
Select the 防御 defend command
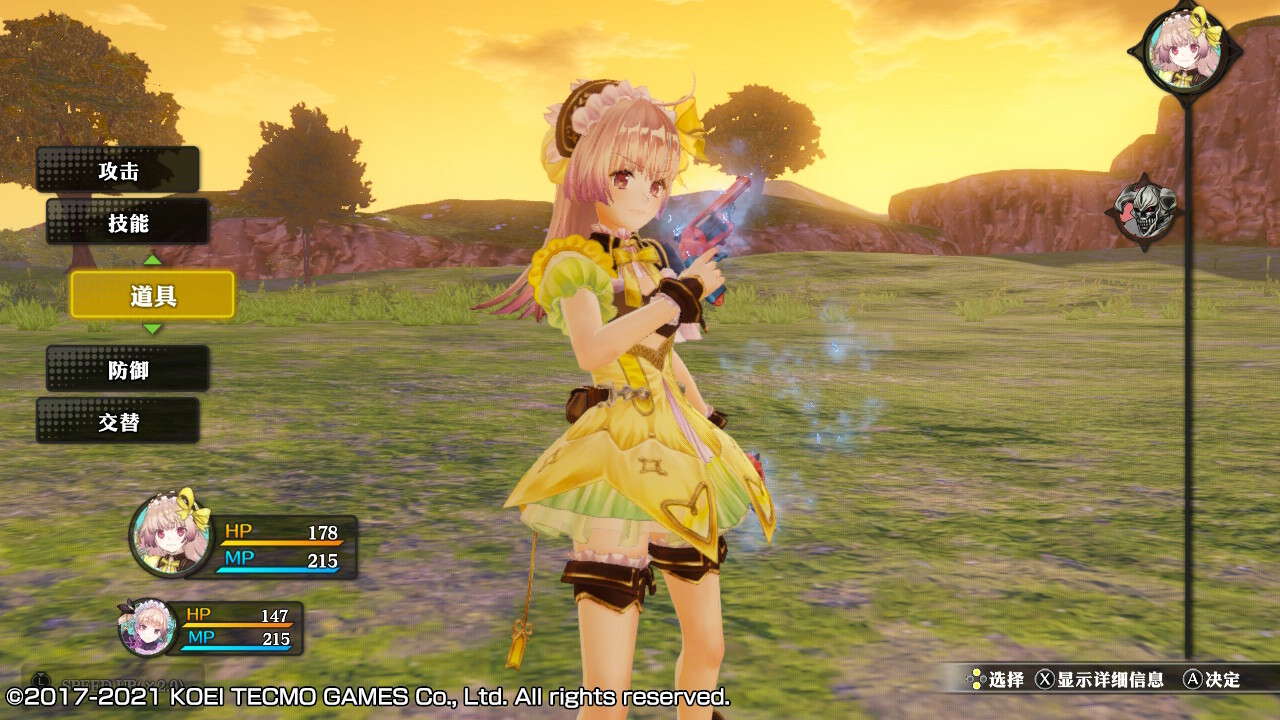point(128,370)
